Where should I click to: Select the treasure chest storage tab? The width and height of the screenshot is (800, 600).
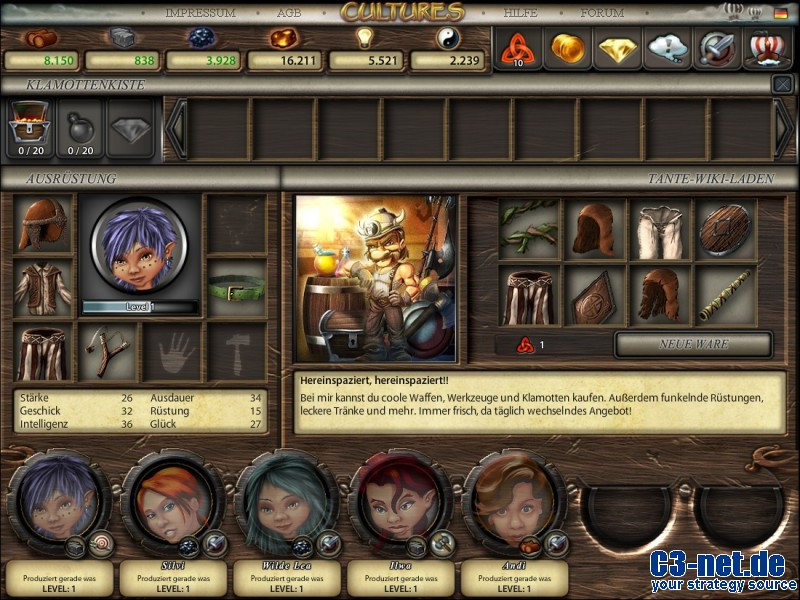click(x=28, y=128)
